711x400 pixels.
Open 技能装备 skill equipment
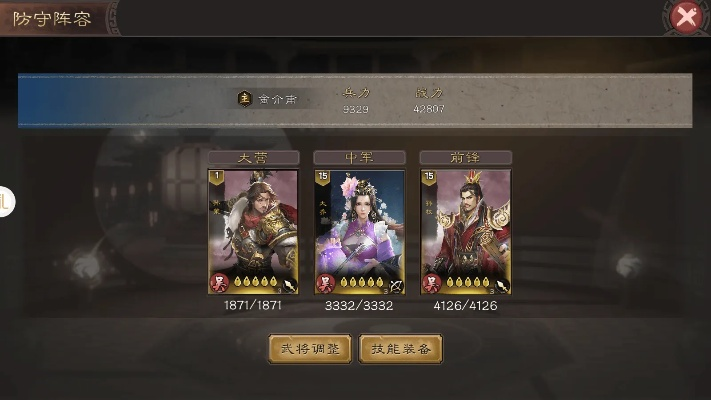401,349
